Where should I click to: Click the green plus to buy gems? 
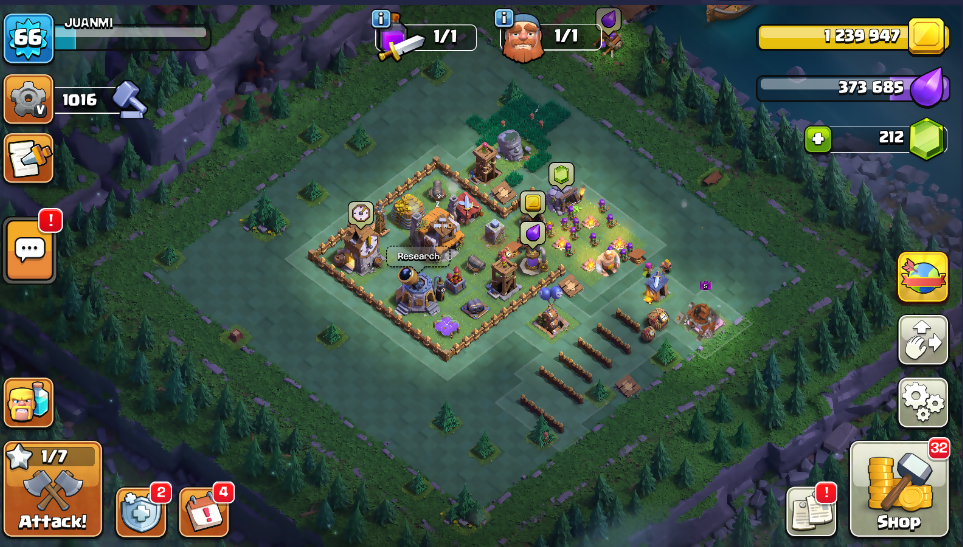coord(817,139)
